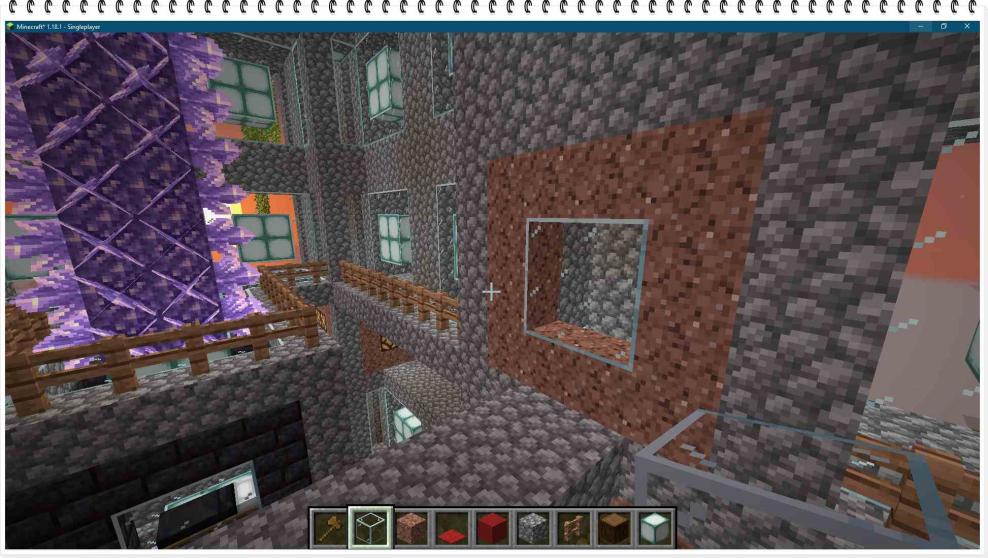The height and width of the screenshot is (558, 988).
Task: Choose the glass block hotbar slot
Action: point(368,527)
